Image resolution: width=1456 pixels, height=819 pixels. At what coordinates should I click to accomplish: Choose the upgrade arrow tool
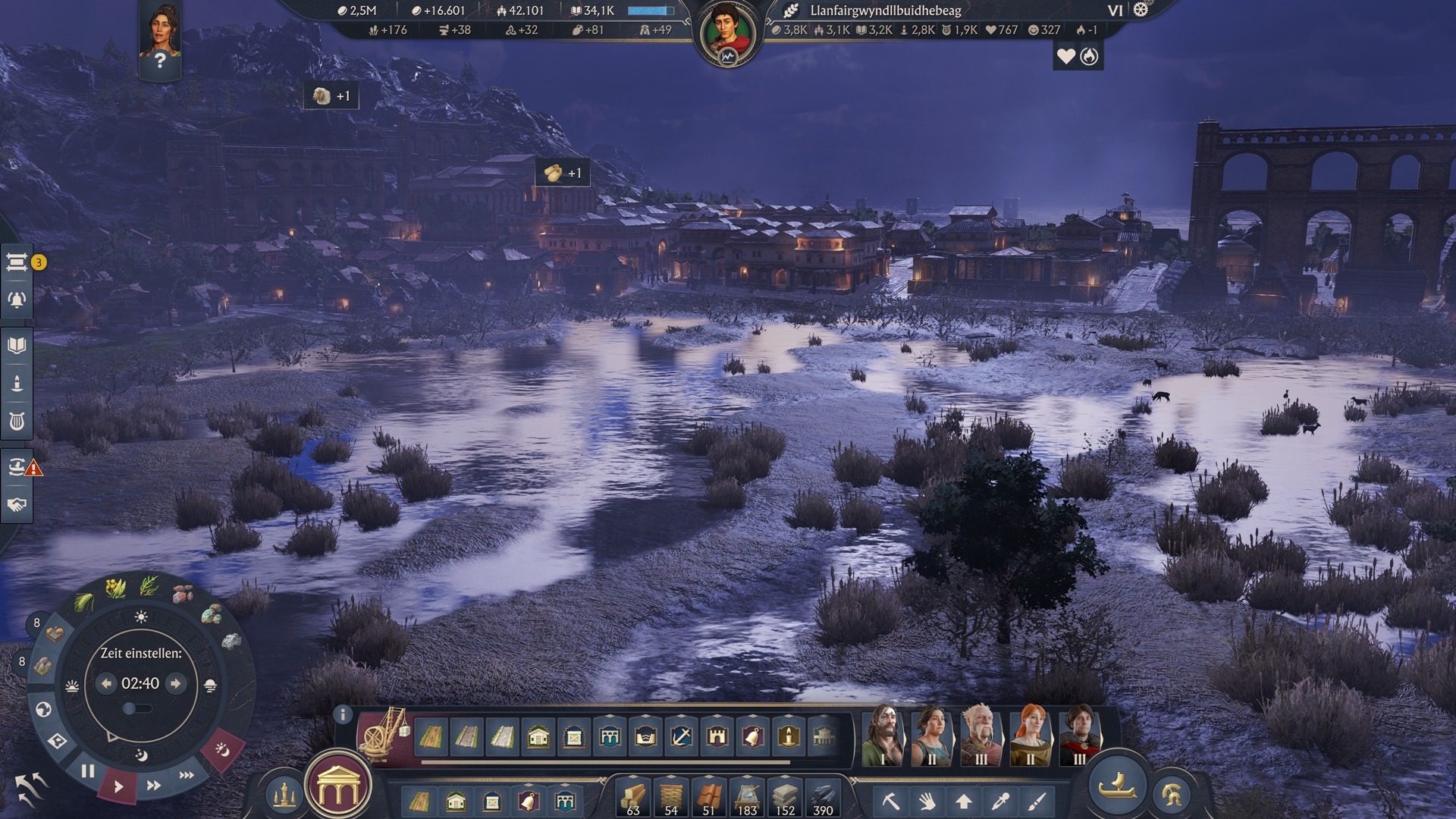pos(963,801)
